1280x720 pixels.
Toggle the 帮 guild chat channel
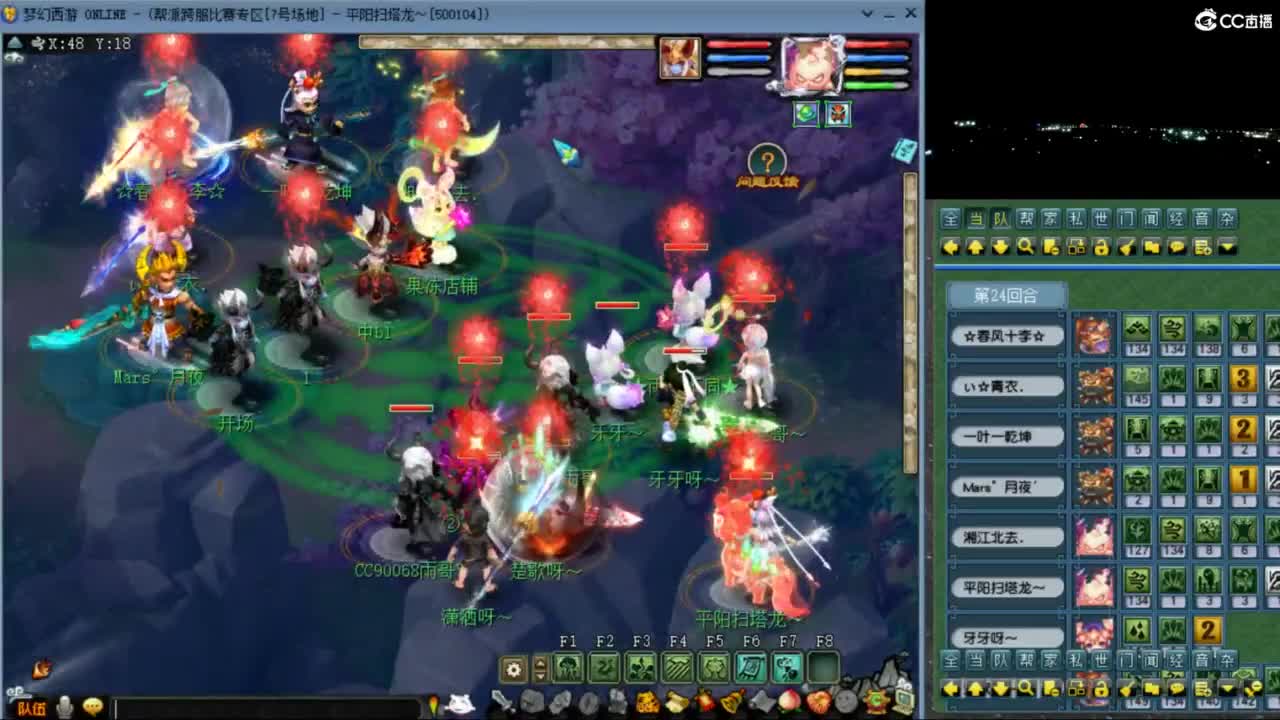1023,219
